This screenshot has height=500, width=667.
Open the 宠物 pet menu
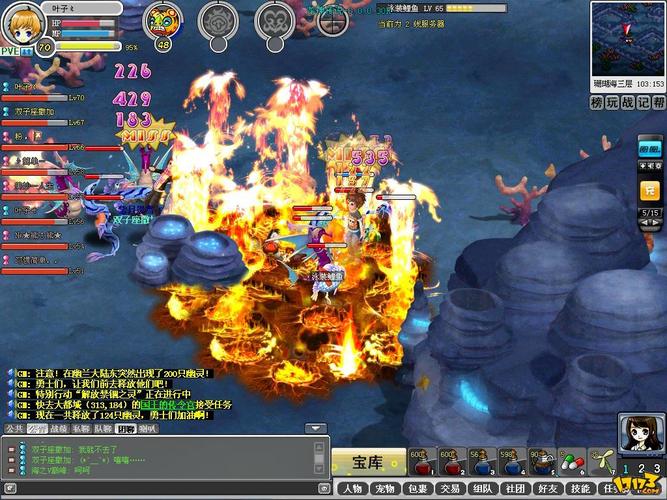click(x=386, y=489)
